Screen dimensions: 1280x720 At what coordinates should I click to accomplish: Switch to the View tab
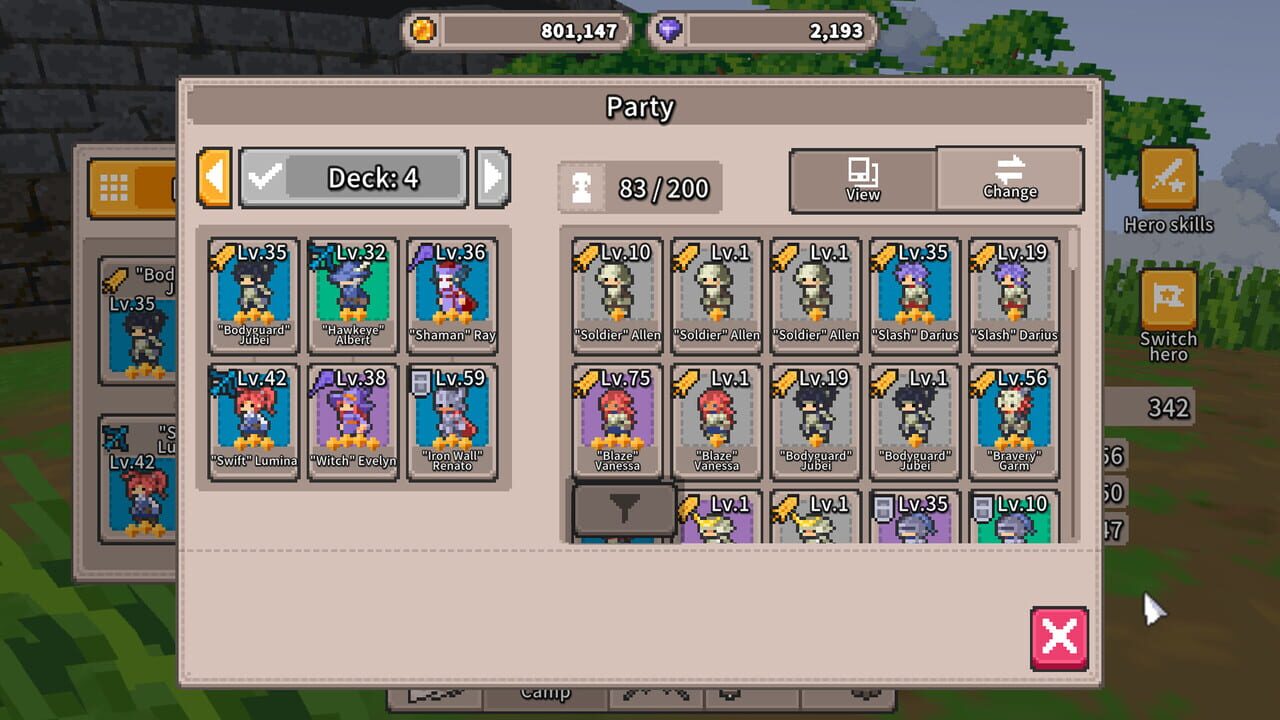[x=861, y=180]
